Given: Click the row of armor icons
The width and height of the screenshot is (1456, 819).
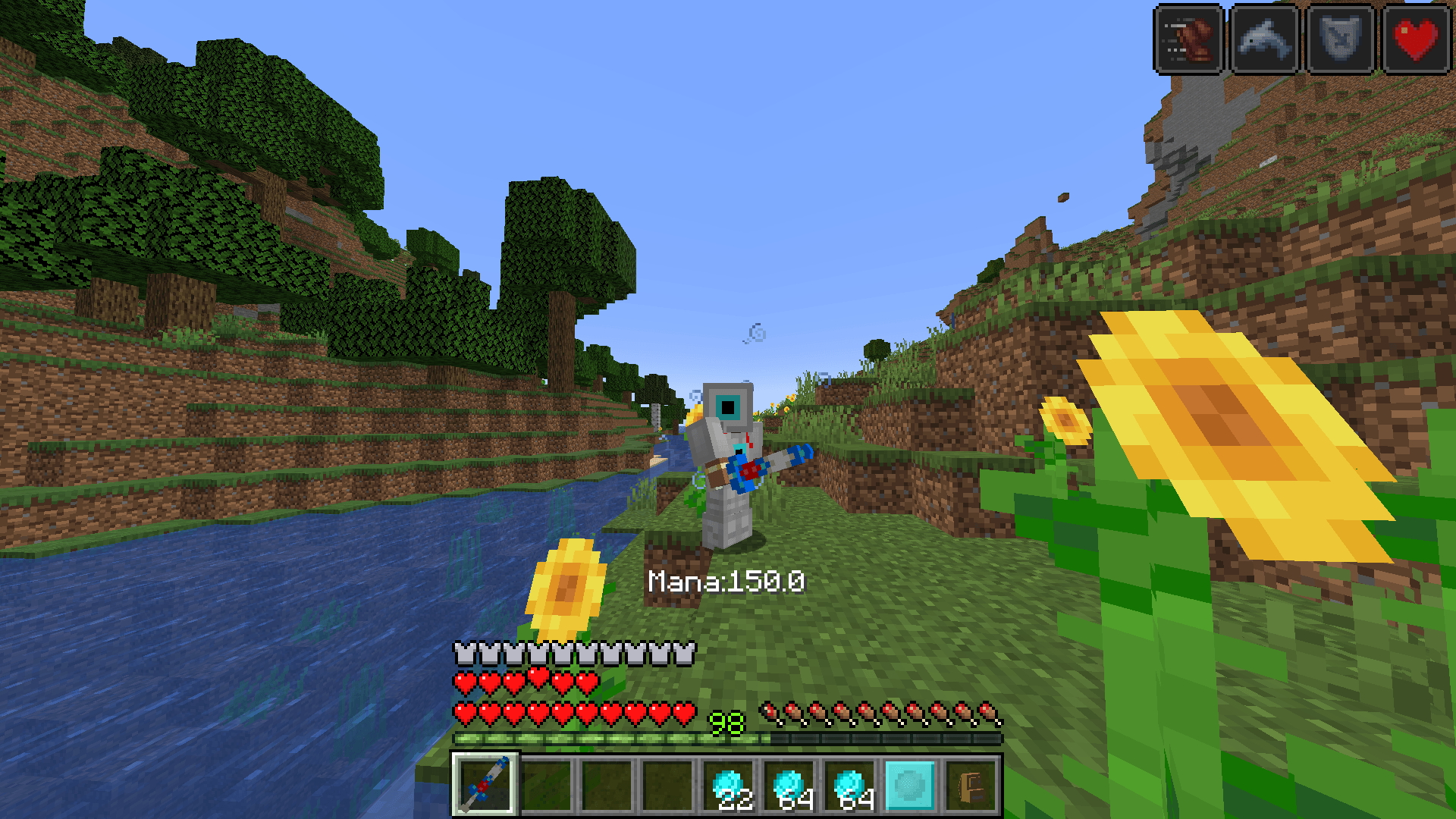Looking at the screenshot, I should coord(574,651).
